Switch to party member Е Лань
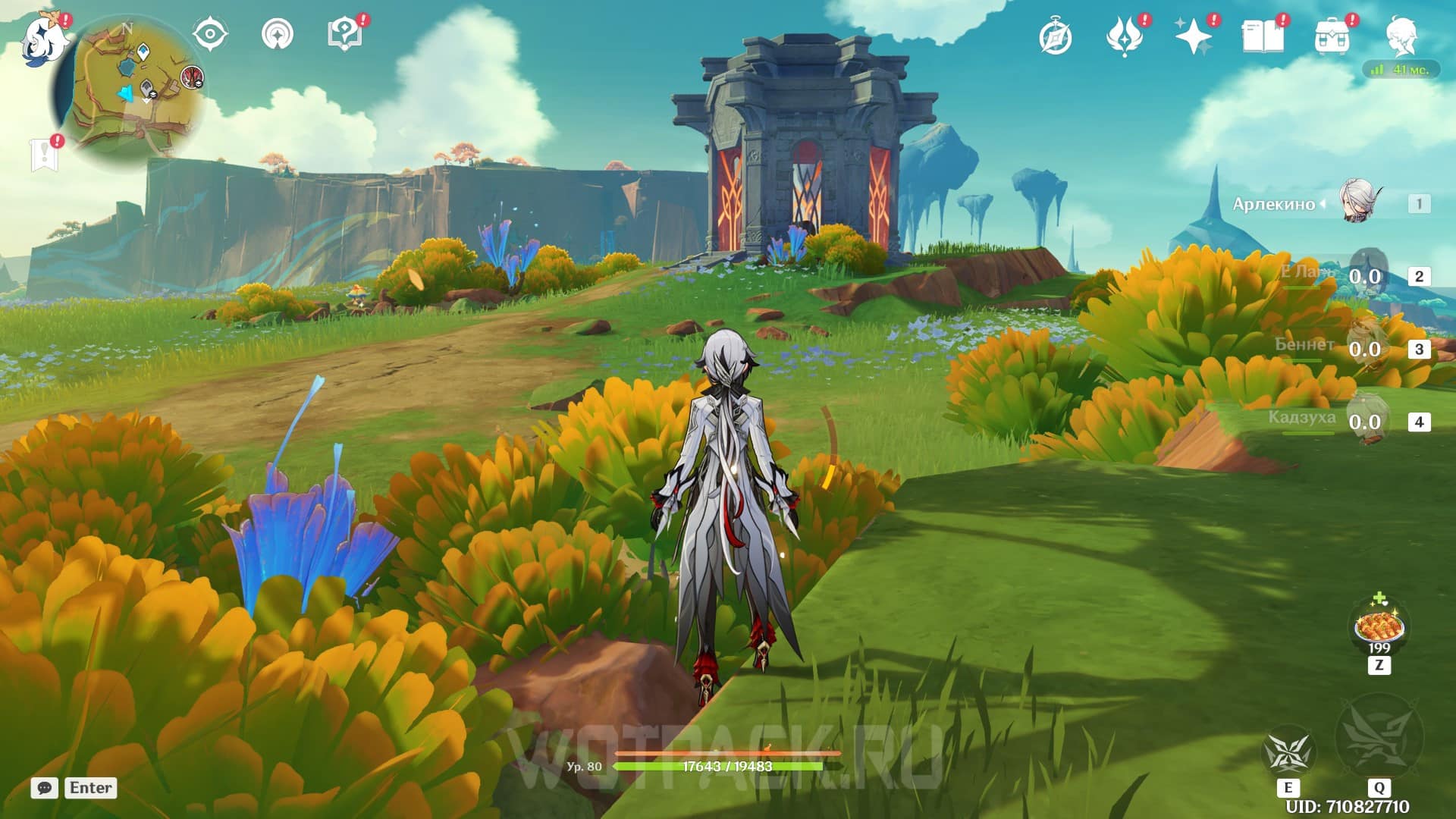The width and height of the screenshot is (1456, 819). [x=1365, y=275]
